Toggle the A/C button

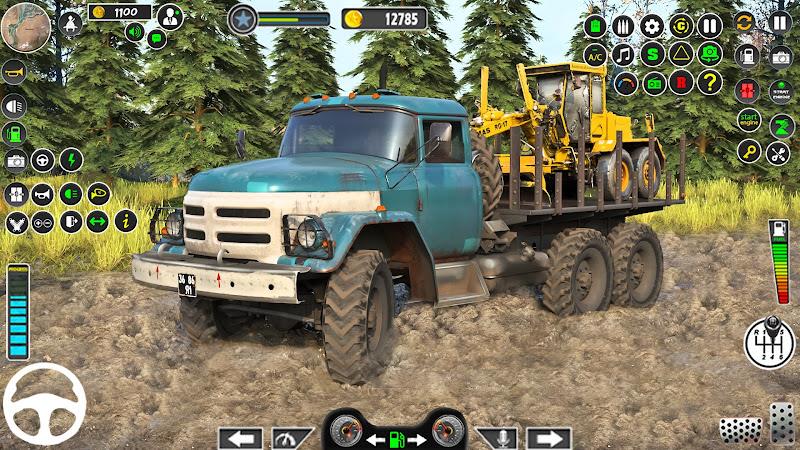(x=595, y=54)
